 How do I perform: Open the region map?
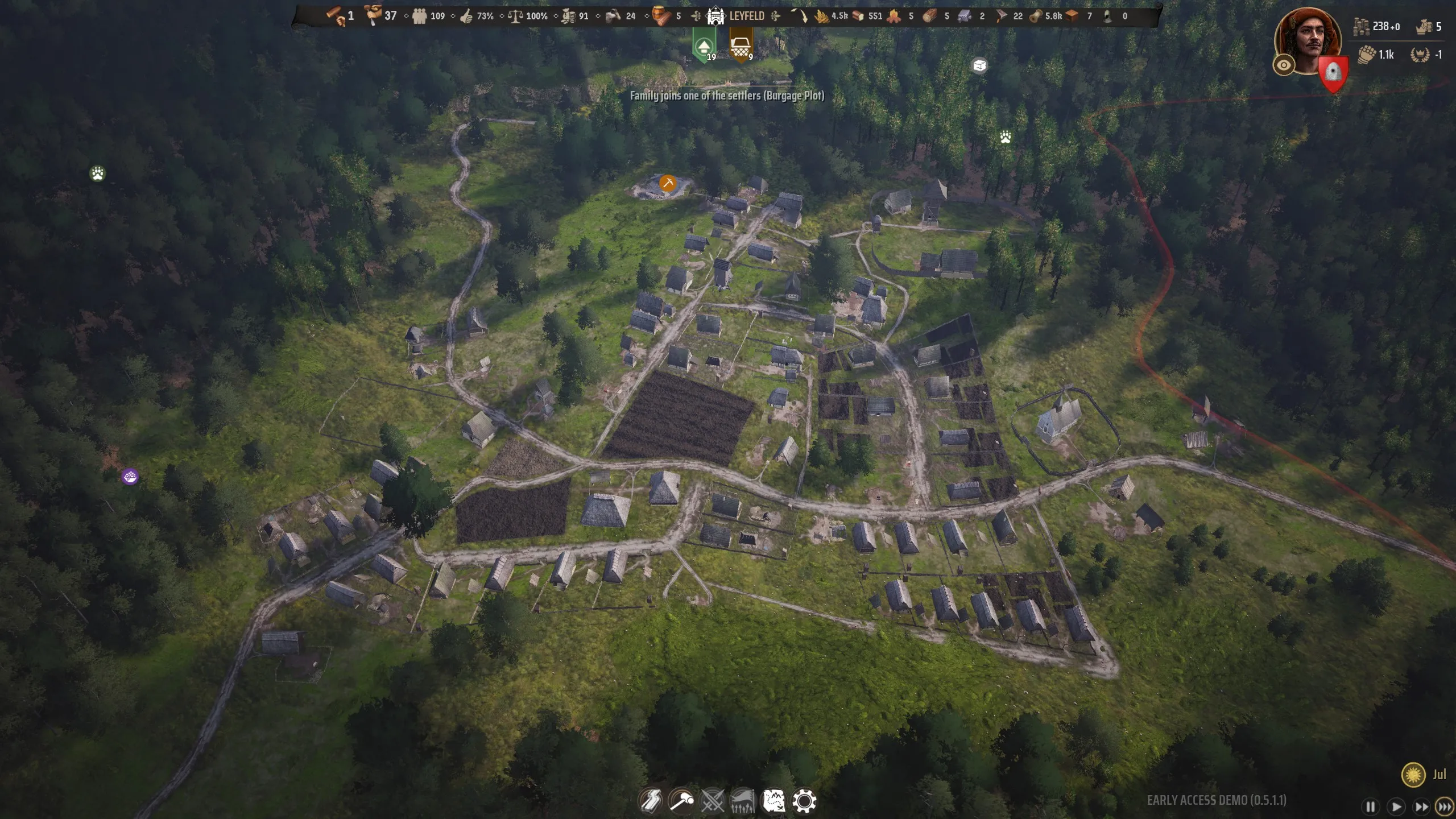[773, 801]
